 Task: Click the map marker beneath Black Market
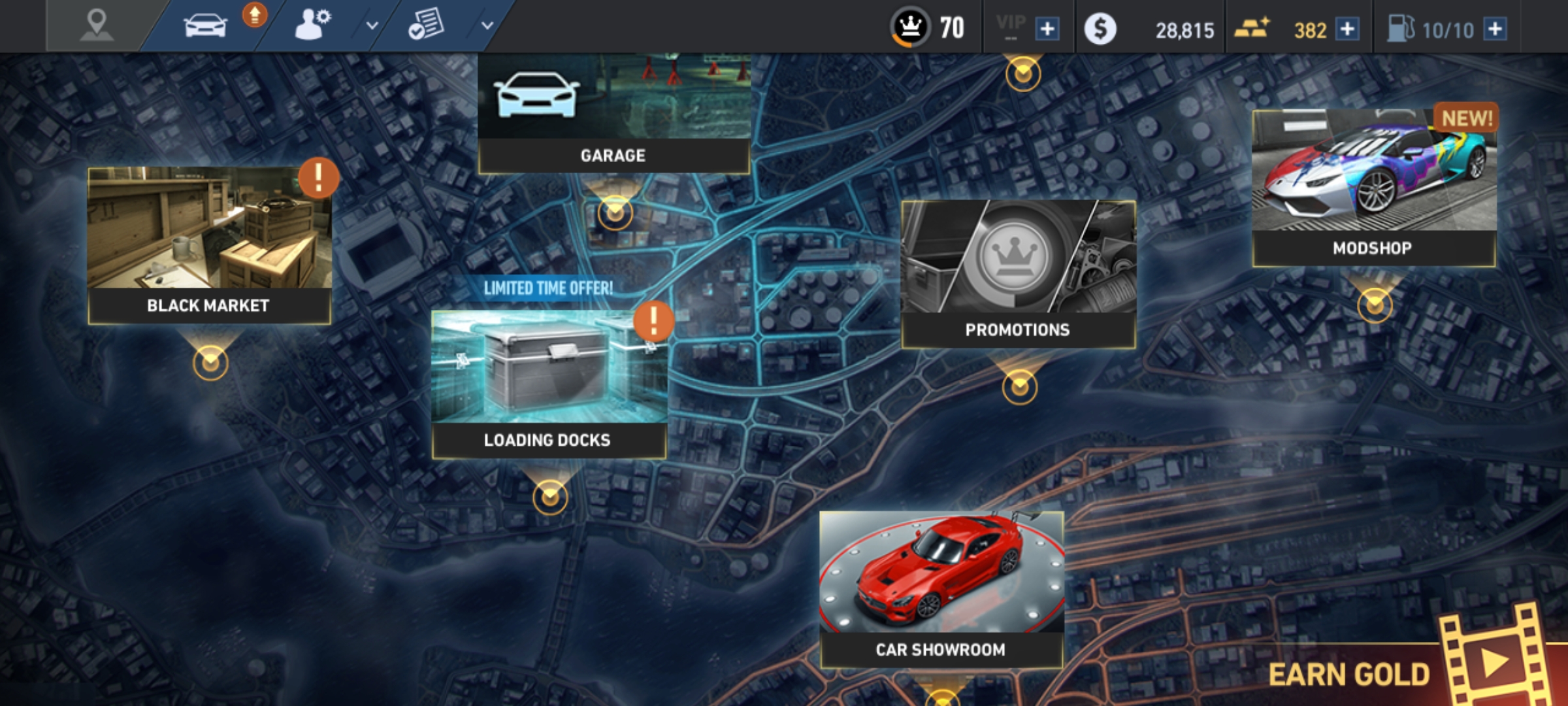(x=210, y=363)
